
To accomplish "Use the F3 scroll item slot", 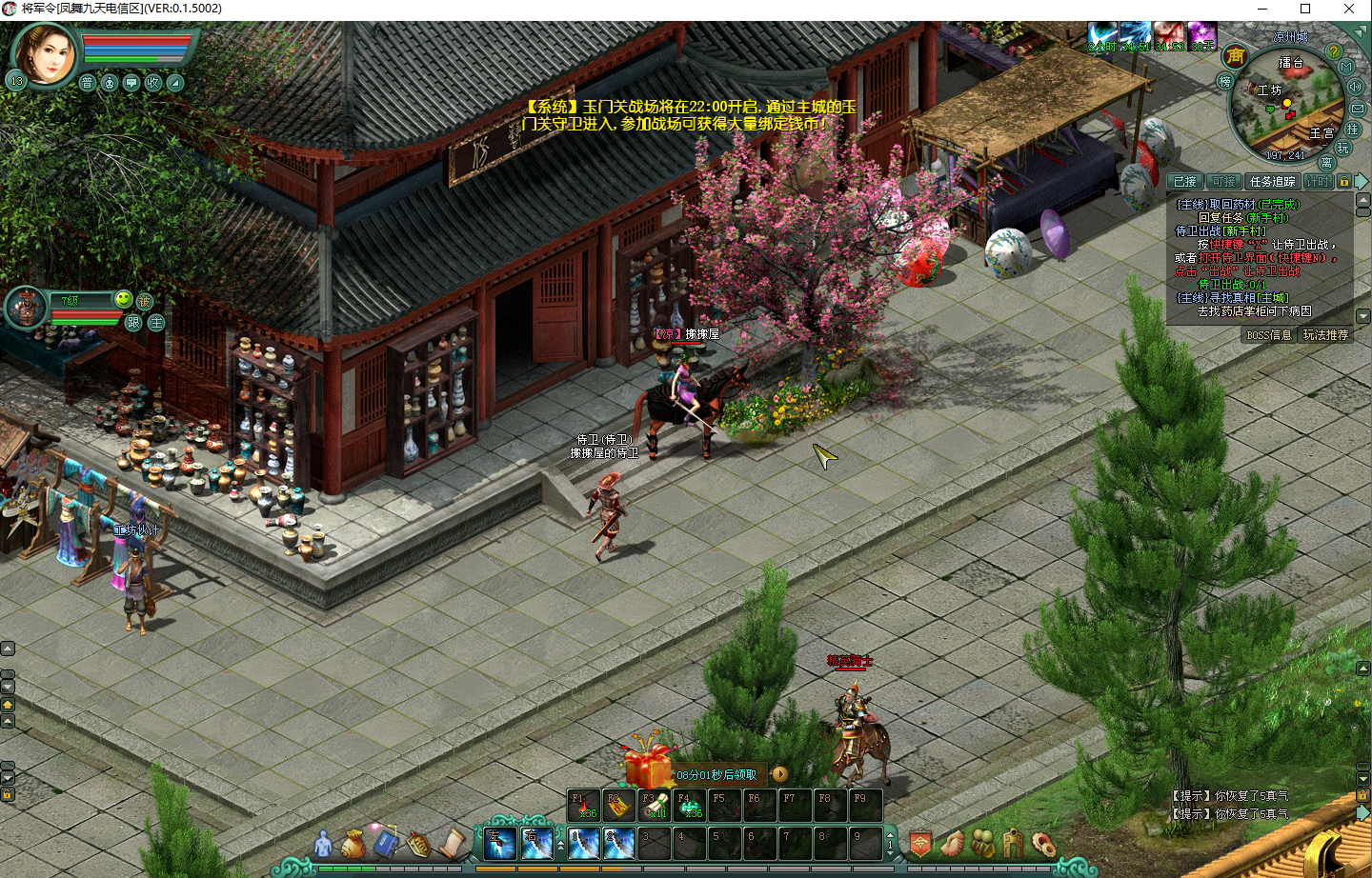I will (655, 806).
